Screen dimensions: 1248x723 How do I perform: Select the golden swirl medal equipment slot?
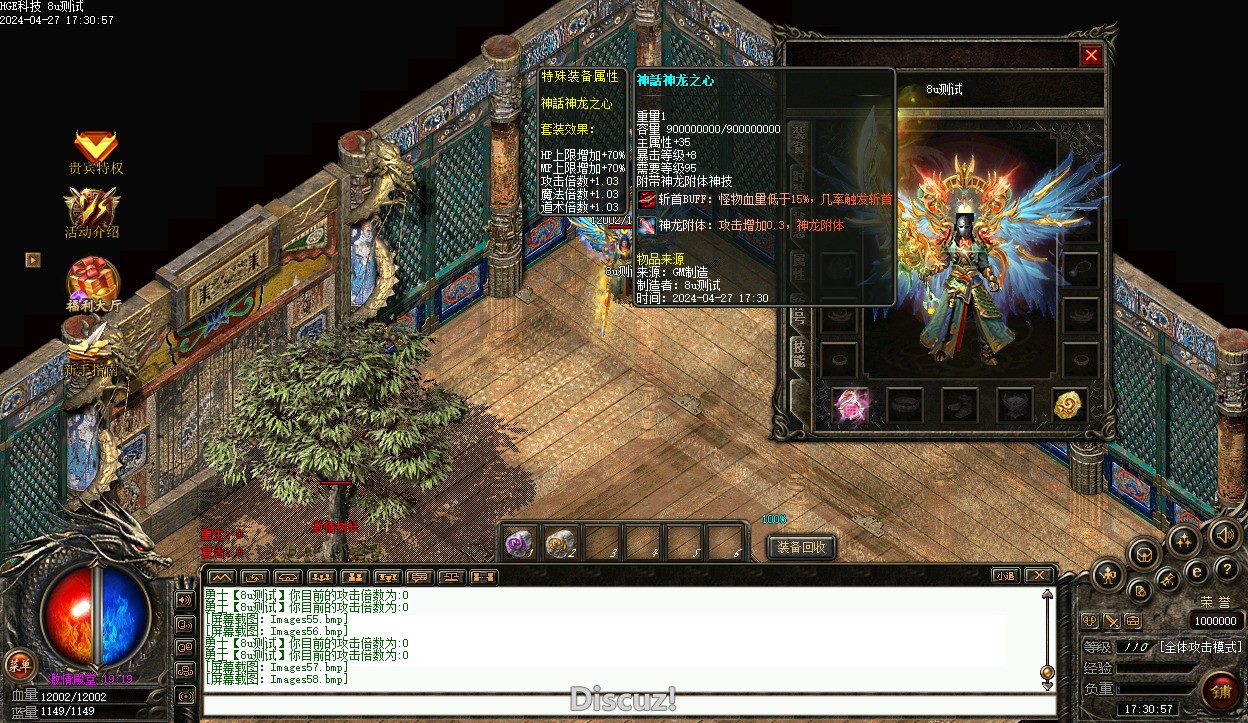pos(1069,404)
